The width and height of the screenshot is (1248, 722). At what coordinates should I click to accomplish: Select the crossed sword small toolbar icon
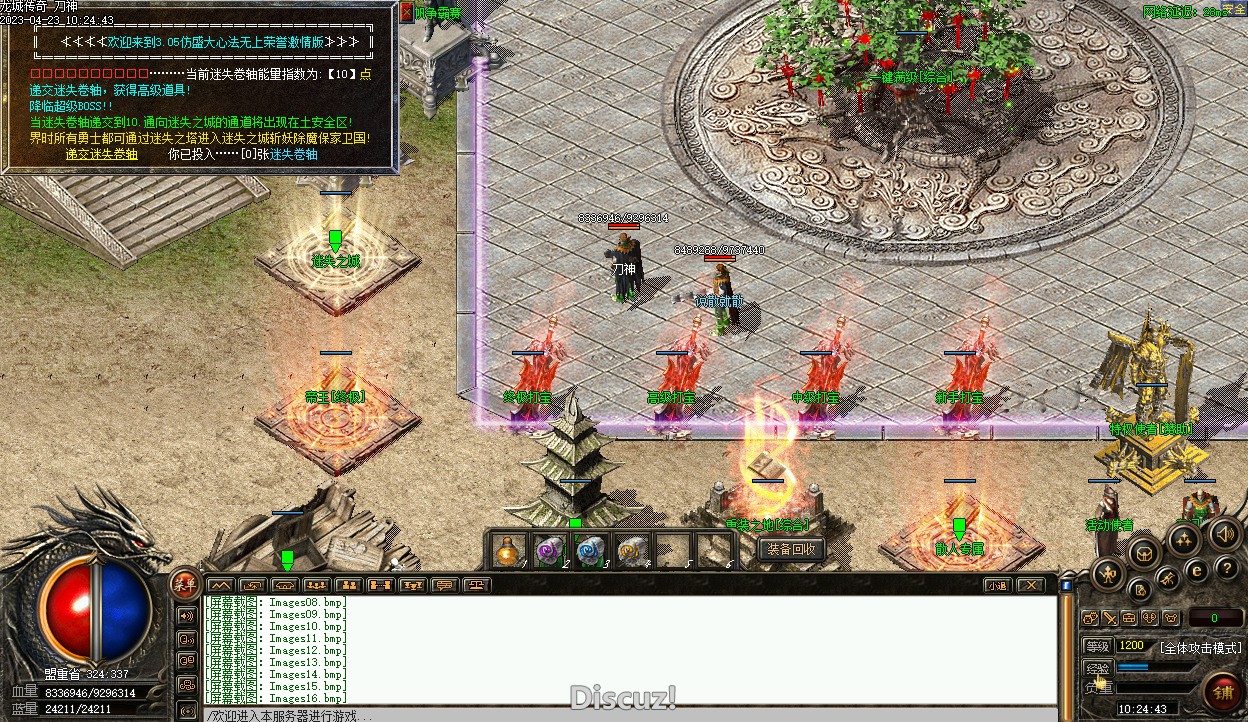pos(1109,618)
